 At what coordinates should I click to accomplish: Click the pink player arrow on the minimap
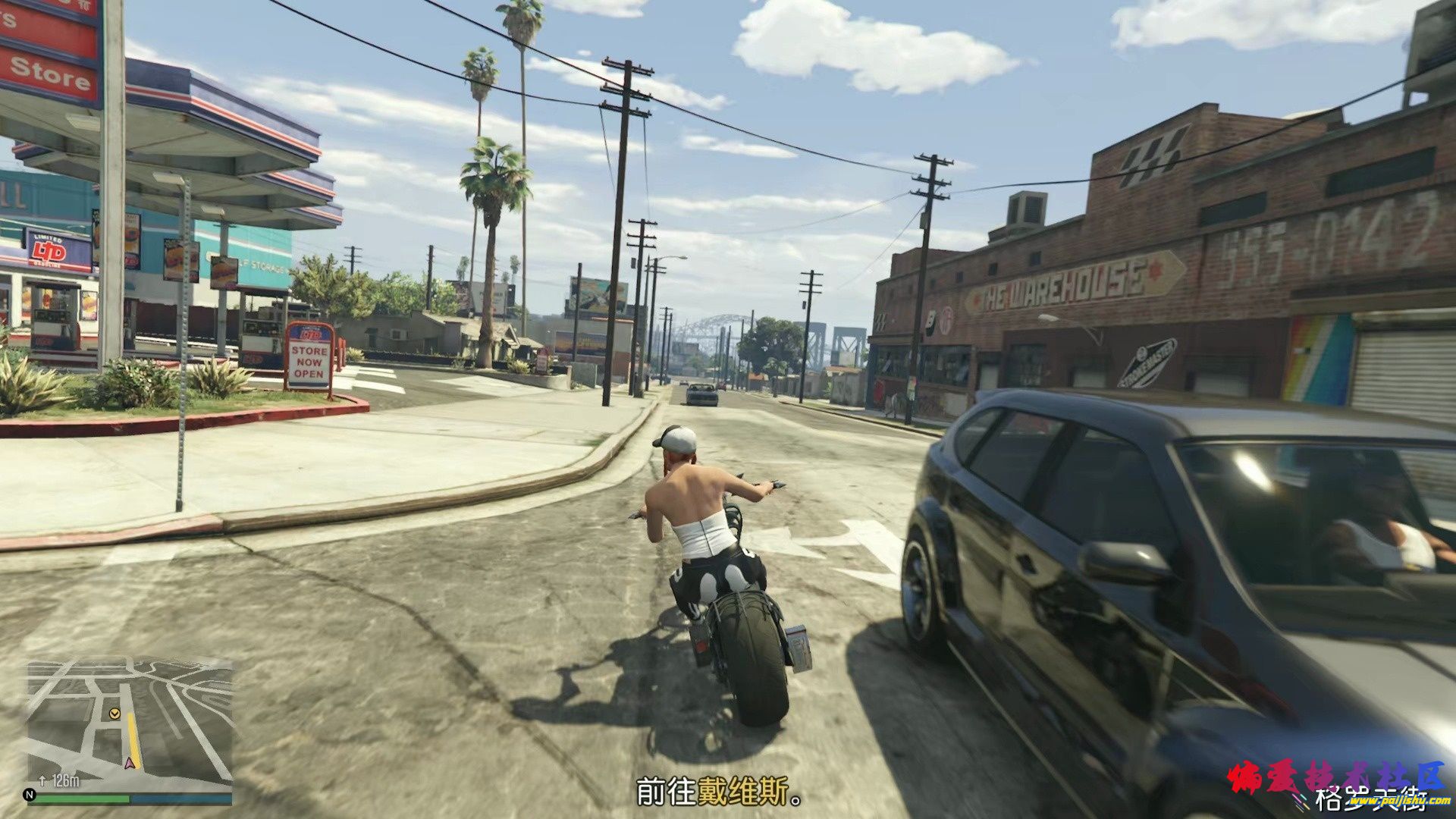coord(129,762)
